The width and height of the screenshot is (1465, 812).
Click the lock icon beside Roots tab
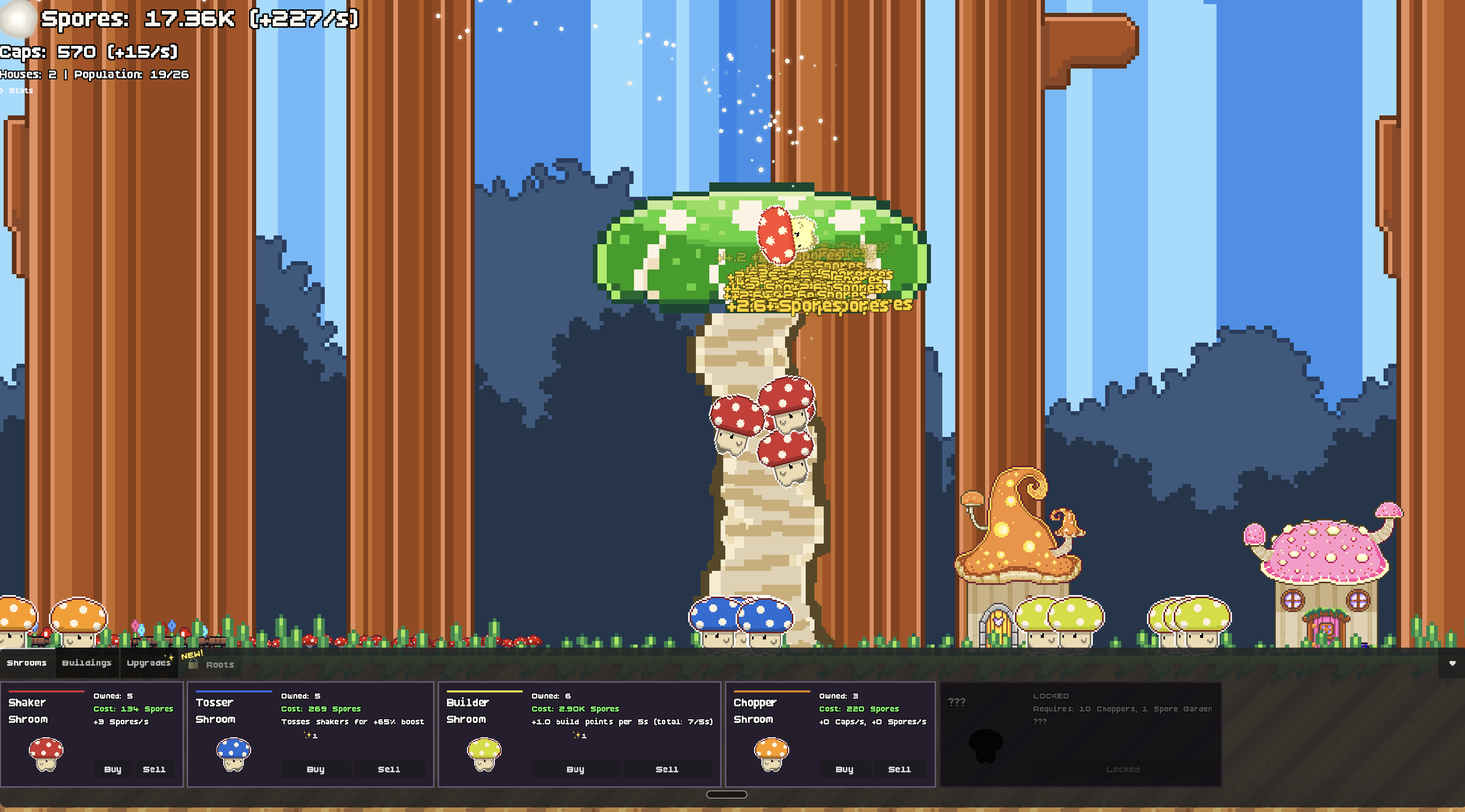point(193,664)
